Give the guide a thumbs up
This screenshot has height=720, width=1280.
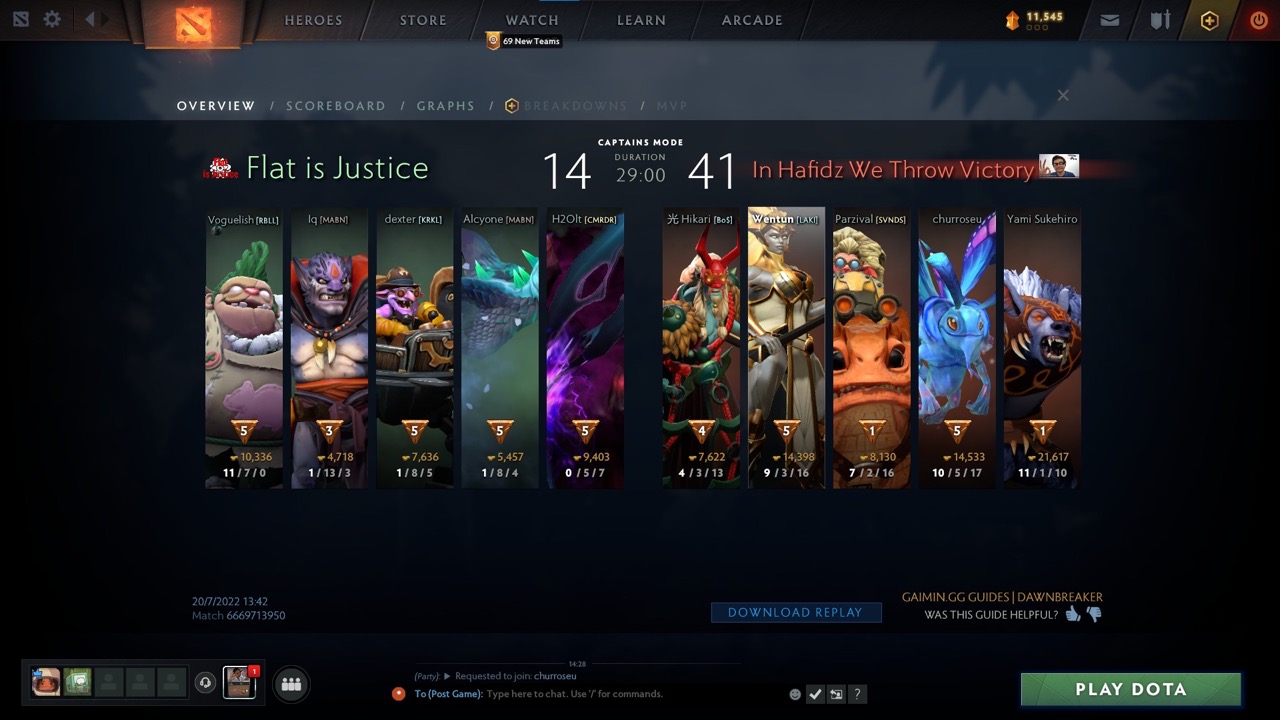tap(1073, 614)
